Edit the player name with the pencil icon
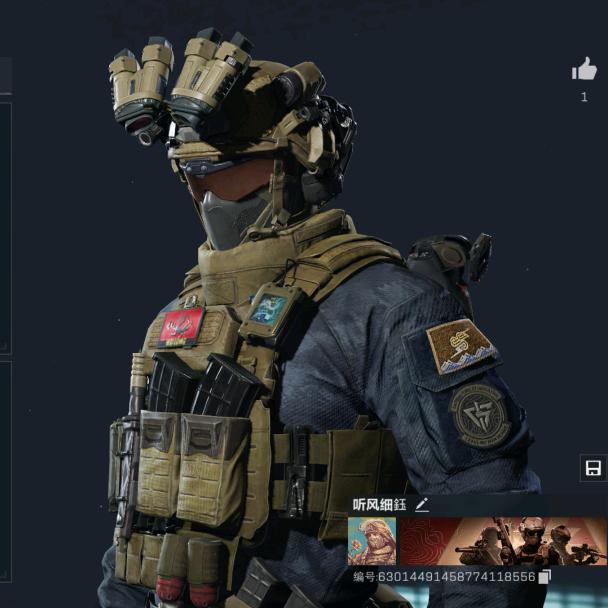This screenshot has height=608, width=608. click(422, 505)
